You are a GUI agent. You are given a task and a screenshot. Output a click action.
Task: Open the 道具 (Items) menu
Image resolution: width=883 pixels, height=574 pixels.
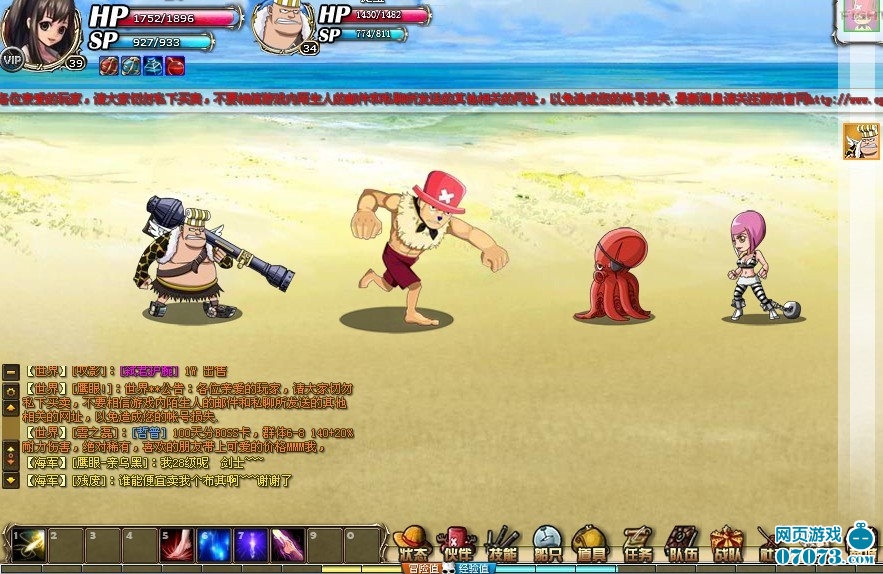(x=592, y=544)
